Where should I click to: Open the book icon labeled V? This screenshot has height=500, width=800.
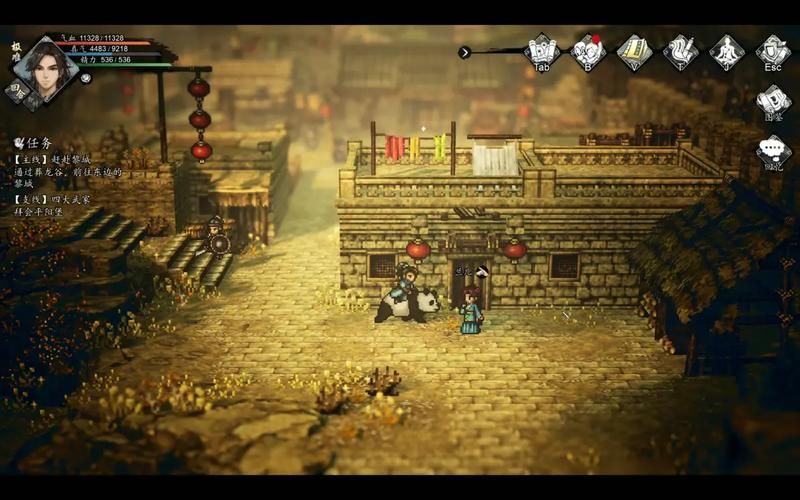634,50
